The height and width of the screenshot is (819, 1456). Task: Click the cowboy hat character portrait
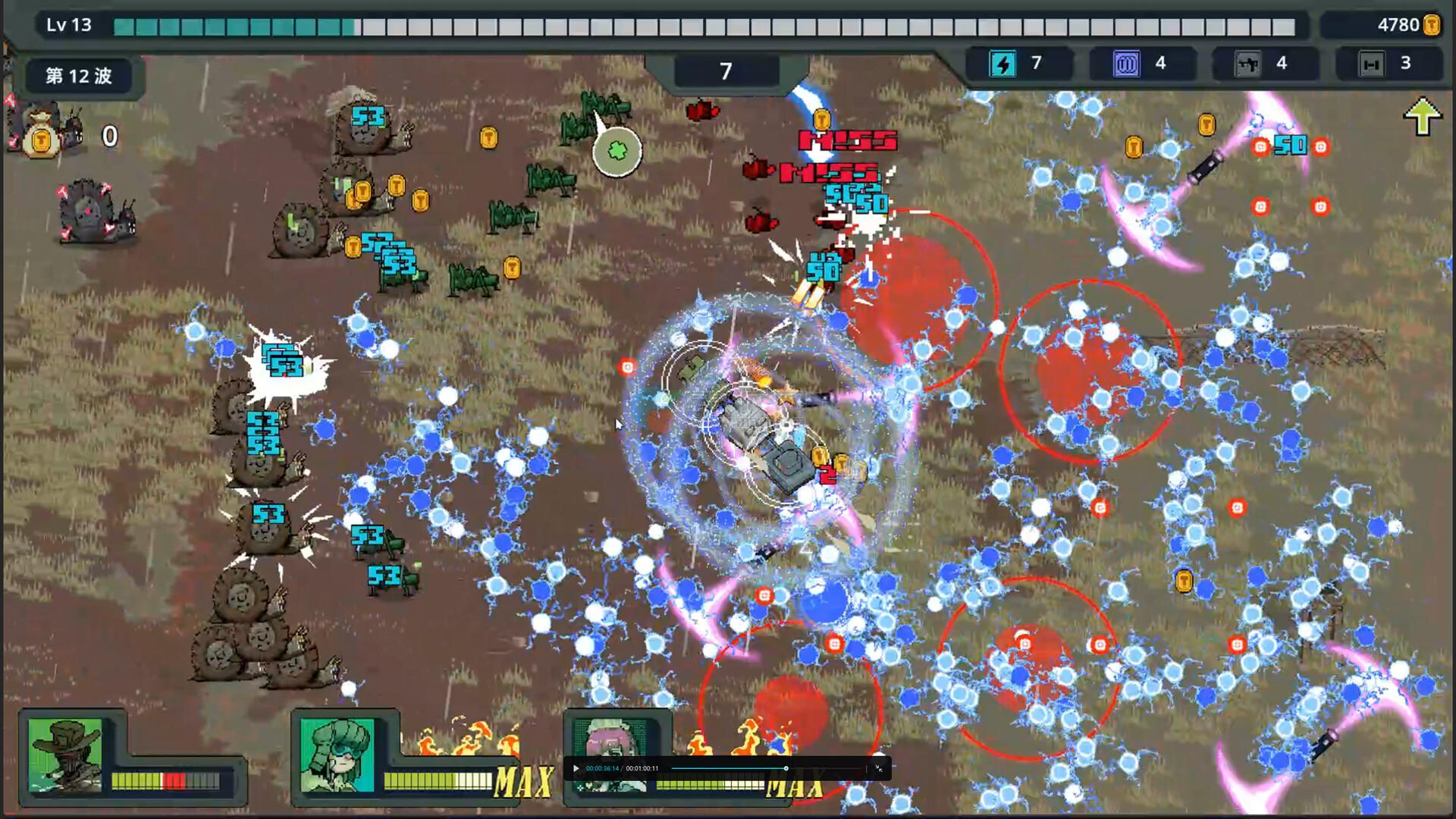tap(64, 755)
